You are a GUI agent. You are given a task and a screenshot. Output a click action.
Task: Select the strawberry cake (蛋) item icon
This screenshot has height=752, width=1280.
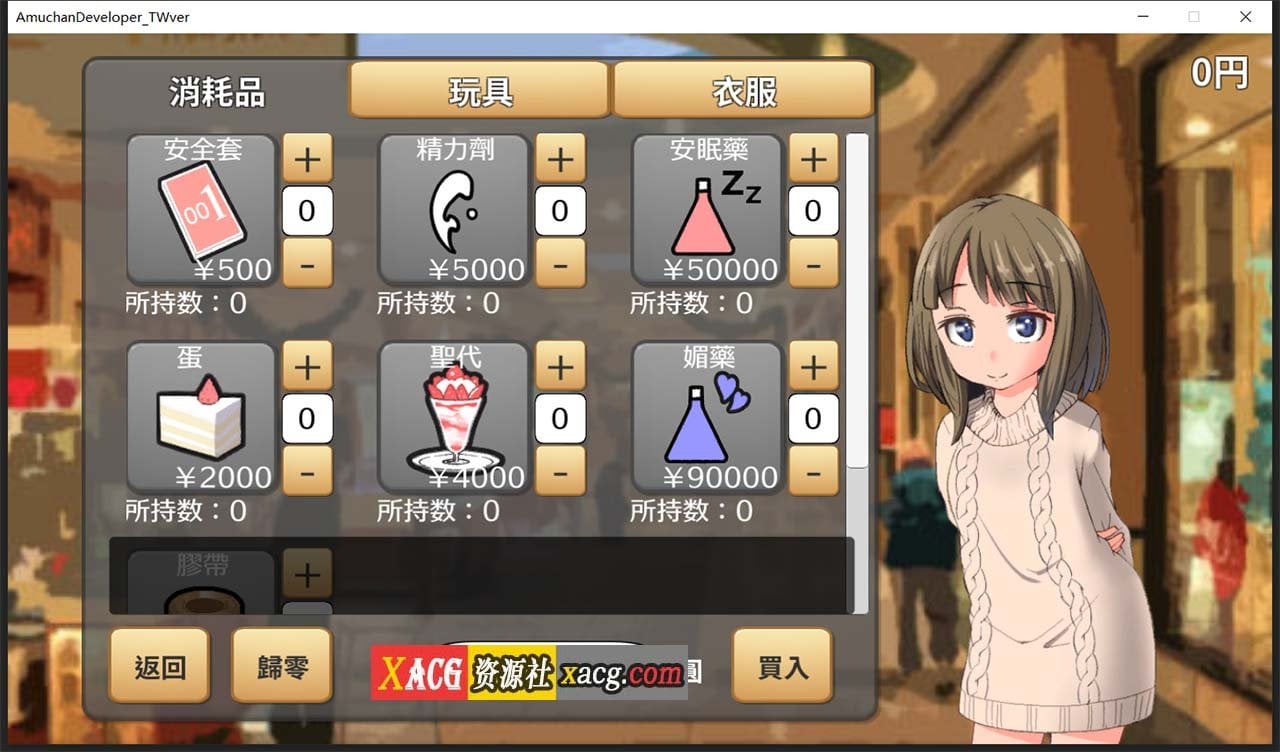coord(200,418)
